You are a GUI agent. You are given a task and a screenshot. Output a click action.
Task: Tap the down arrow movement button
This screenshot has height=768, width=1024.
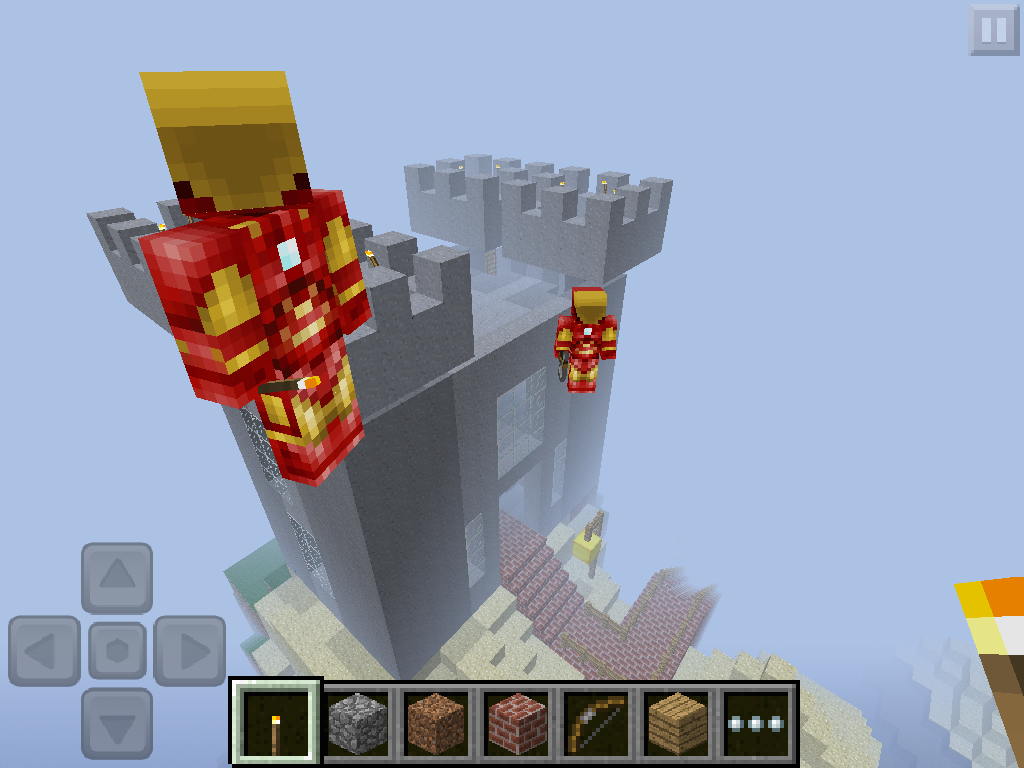click(x=117, y=723)
